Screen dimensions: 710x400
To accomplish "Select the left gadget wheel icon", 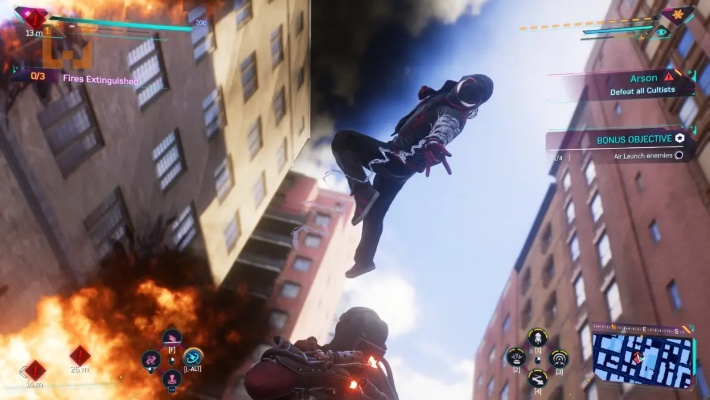I will click(516, 356).
